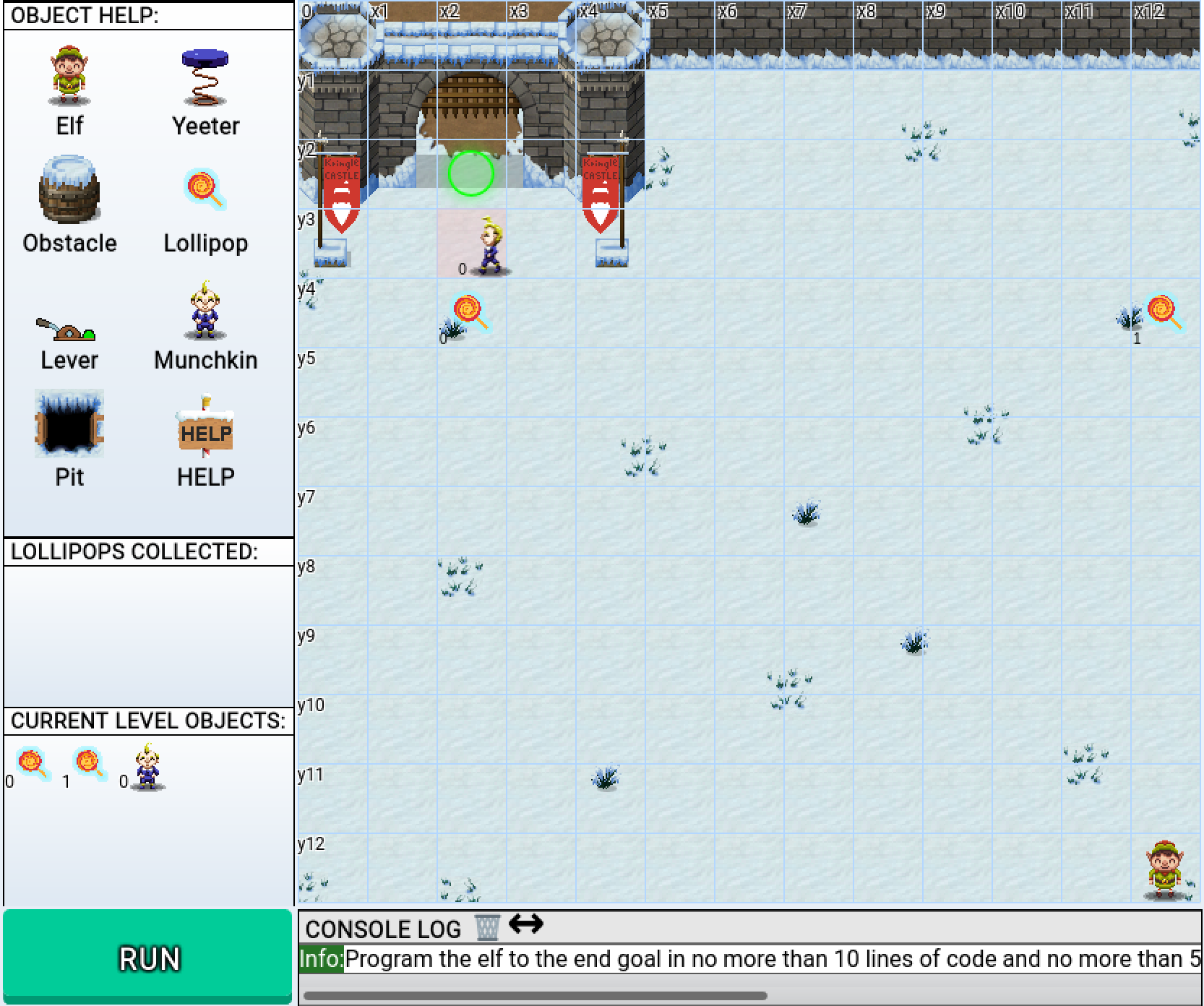This screenshot has width=1204, height=1006.
Task: Open the Elf object help
Action: point(69,76)
